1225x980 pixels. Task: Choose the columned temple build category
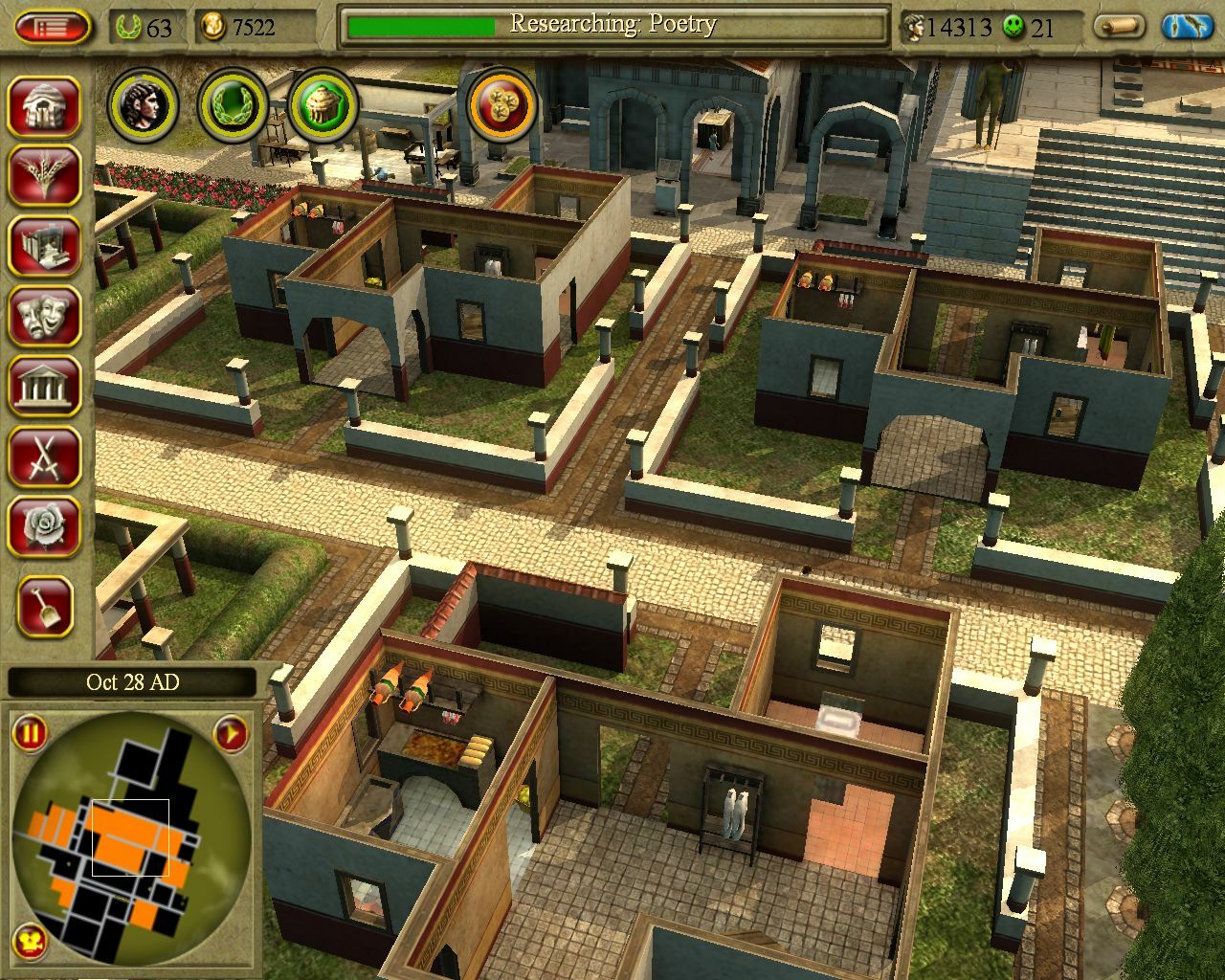(x=44, y=385)
